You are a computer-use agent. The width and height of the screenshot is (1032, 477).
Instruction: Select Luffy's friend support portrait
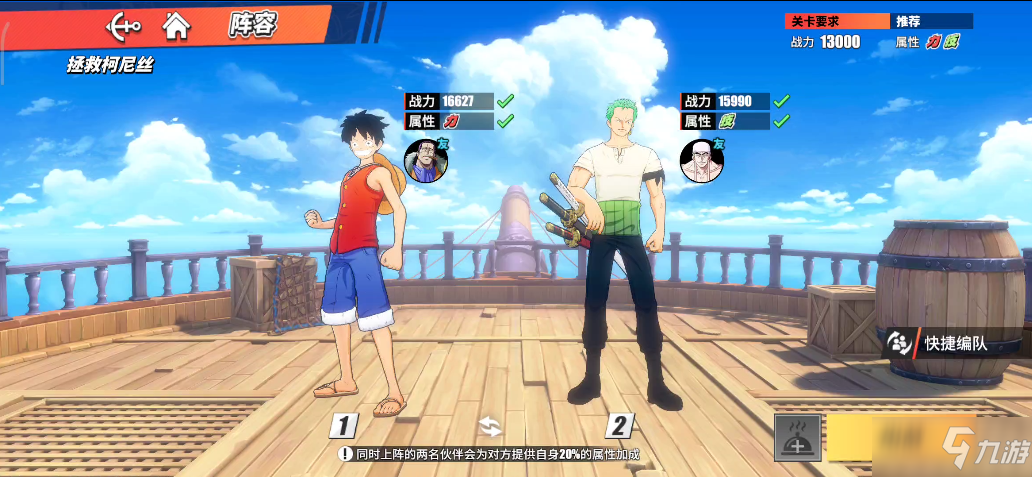[x=425, y=161]
